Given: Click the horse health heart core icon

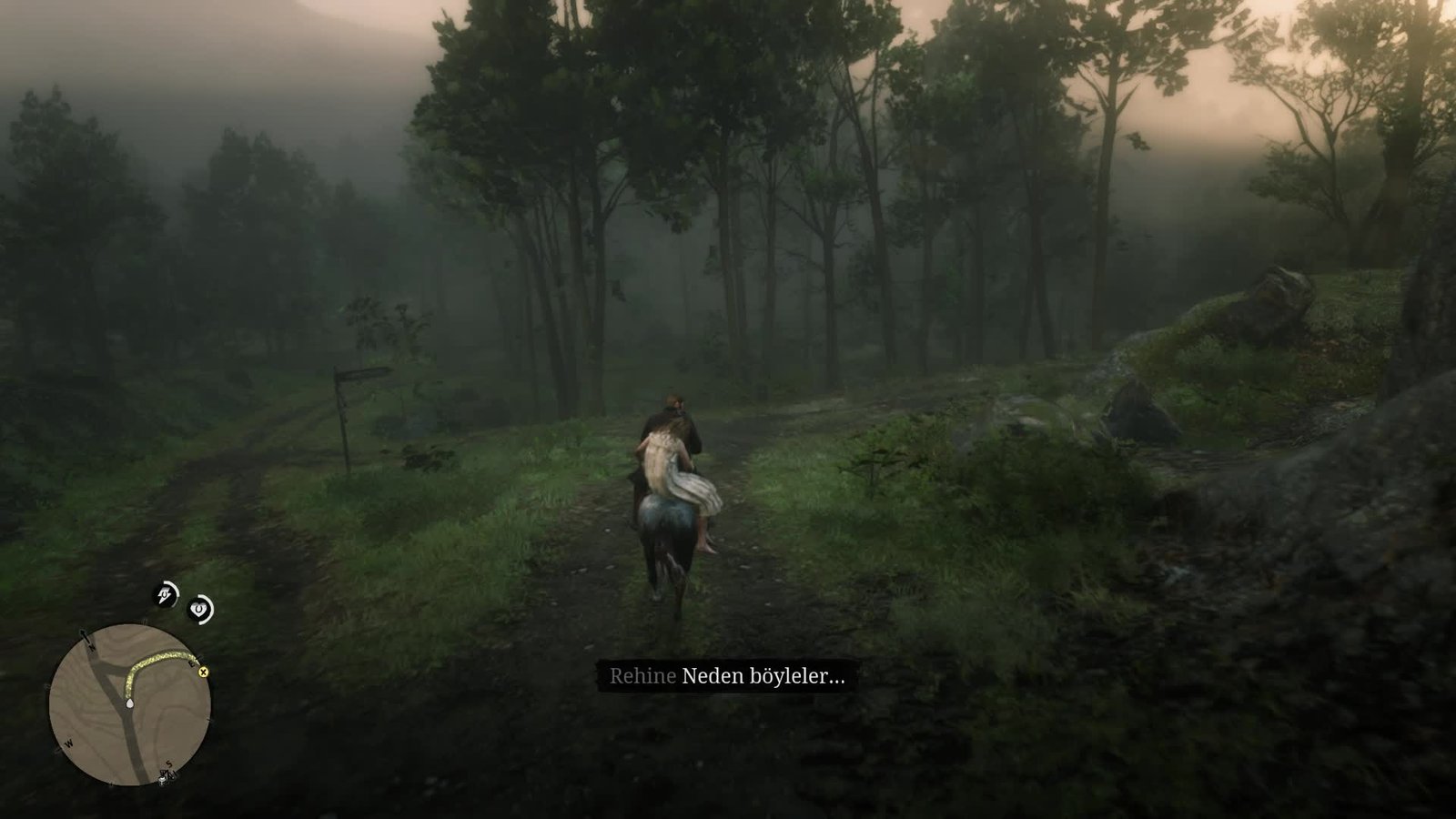Looking at the screenshot, I should coord(199,609).
